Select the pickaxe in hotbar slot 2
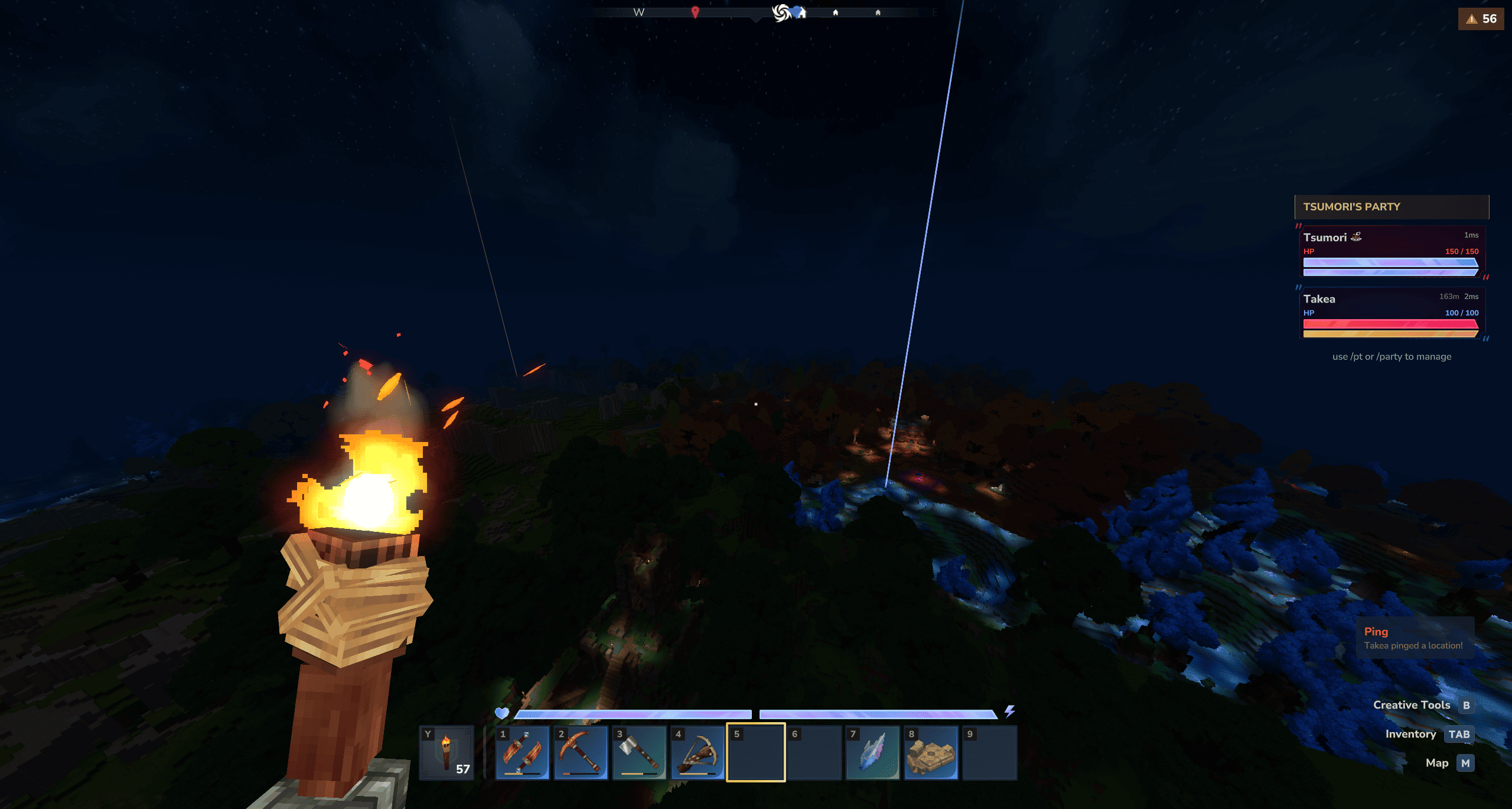Viewport: 1512px width, 809px height. [x=581, y=753]
